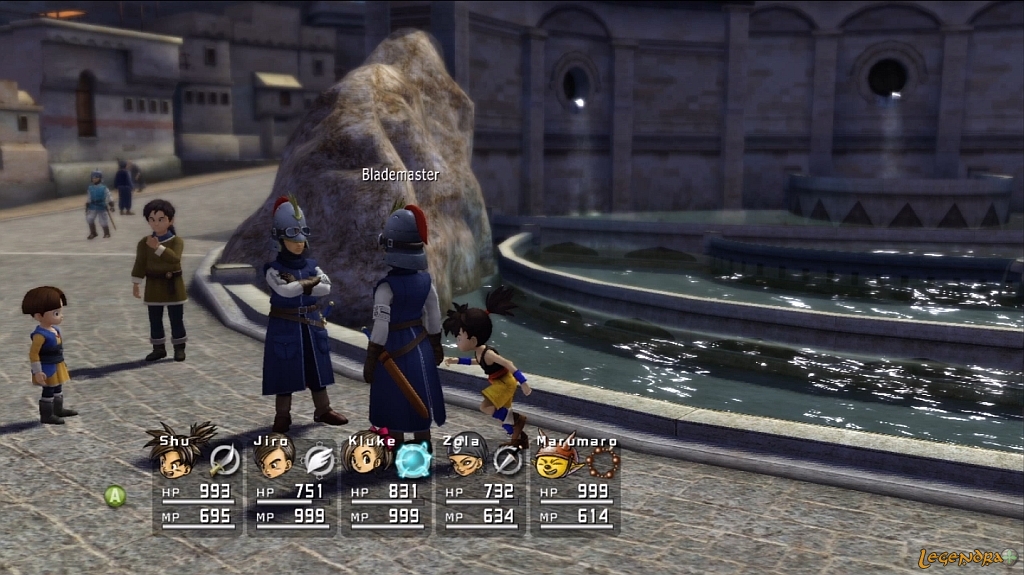Image resolution: width=1024 pixels, height=575 pixels.
Task: Click Zola's dagger class icon
Action: [x=508, y=460]
